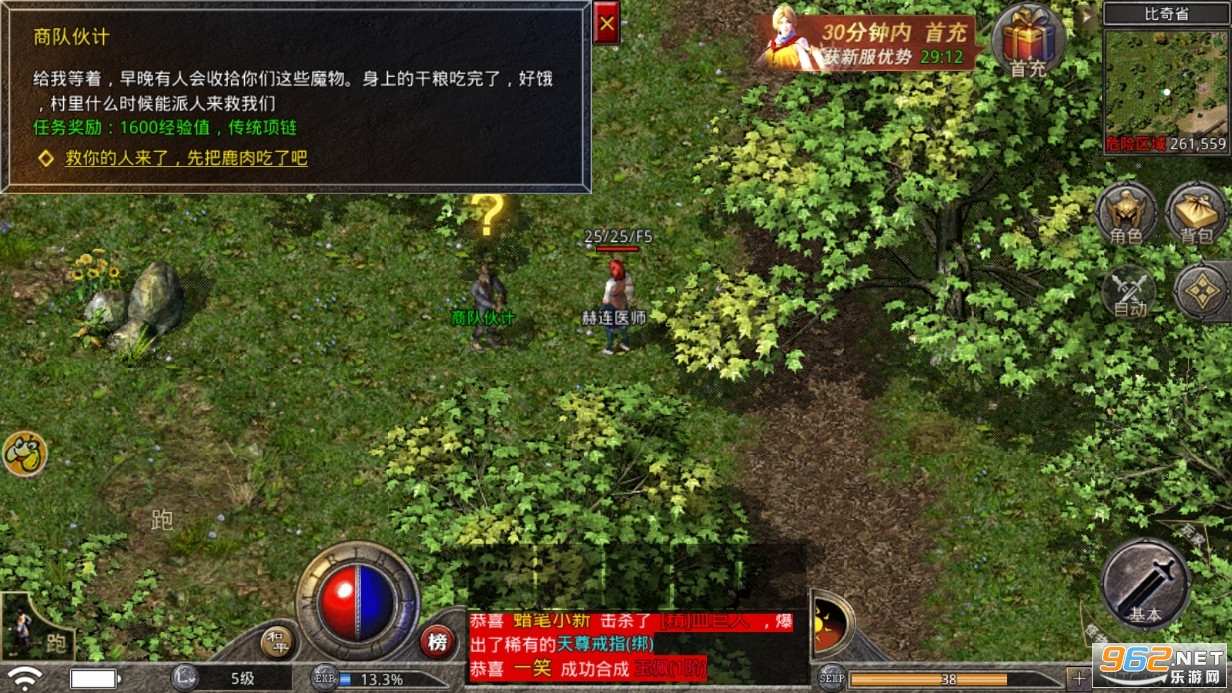Click the gold diamond skill wheel button

(x=1203, y=291)
